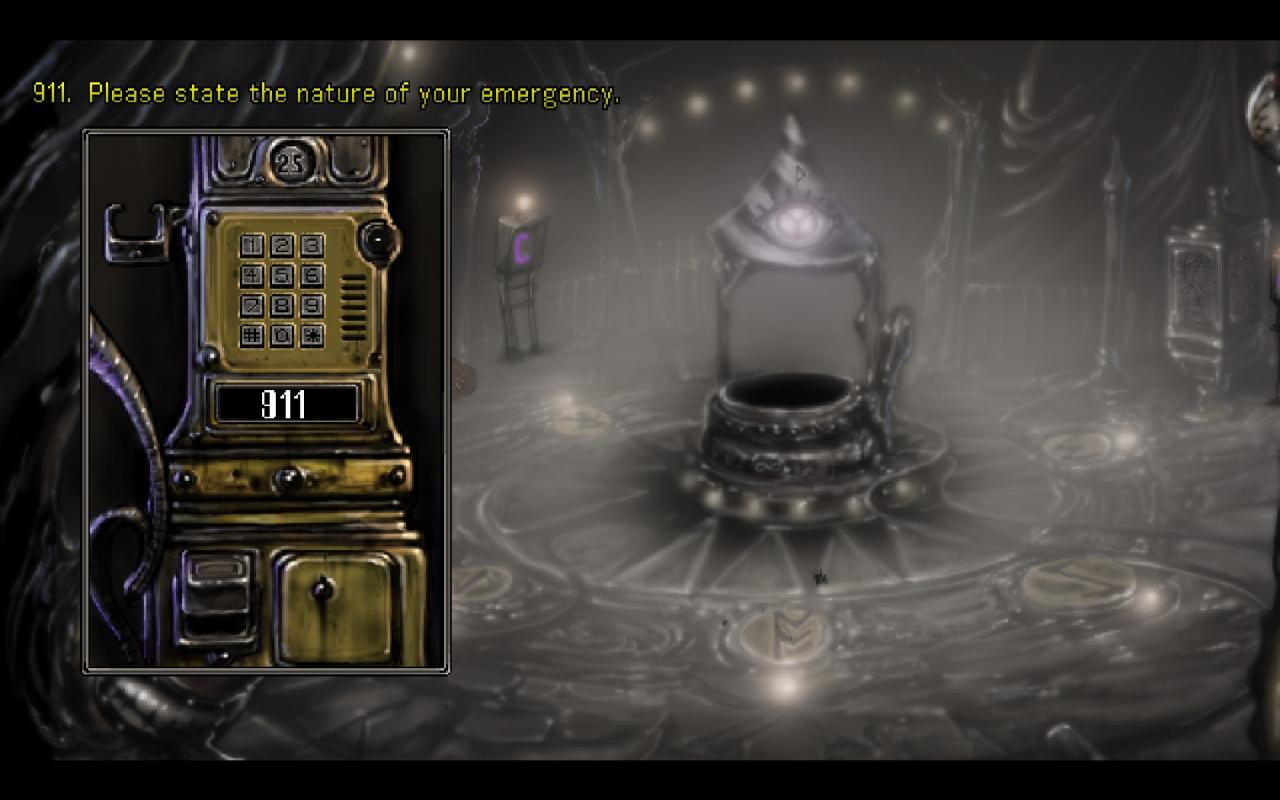The image size is (1280, 800).
Task: Dial the number 7 key
Action: (x=252, y=305)
